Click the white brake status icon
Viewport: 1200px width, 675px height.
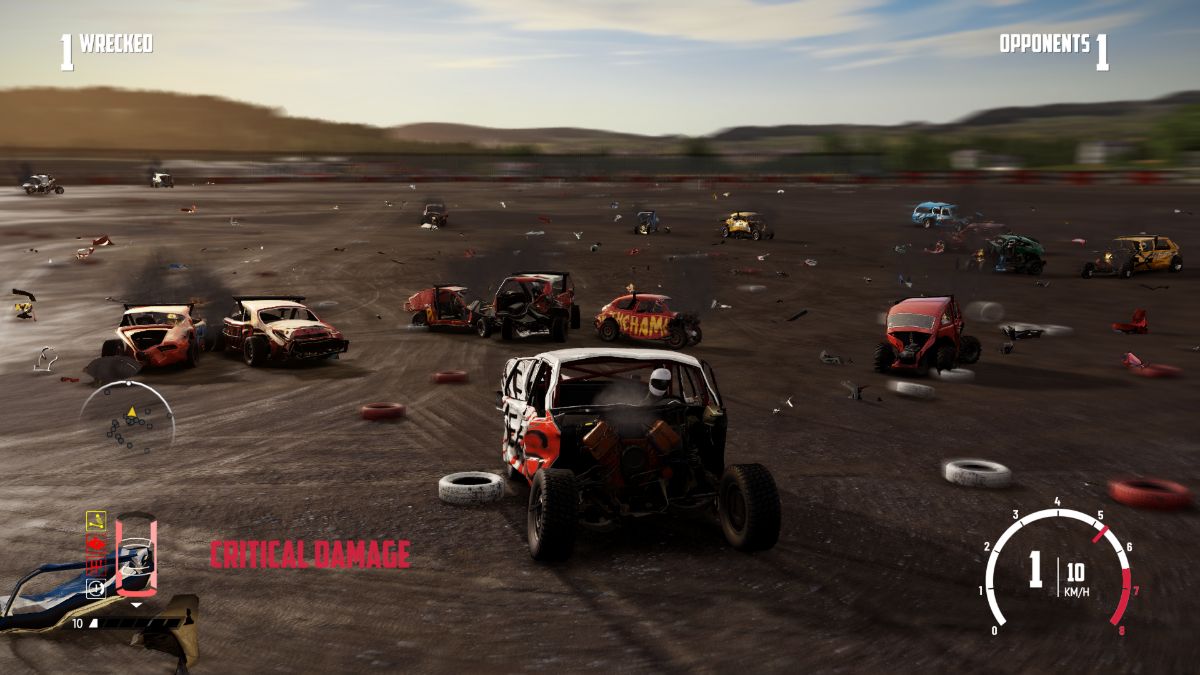tap(96, 588)
